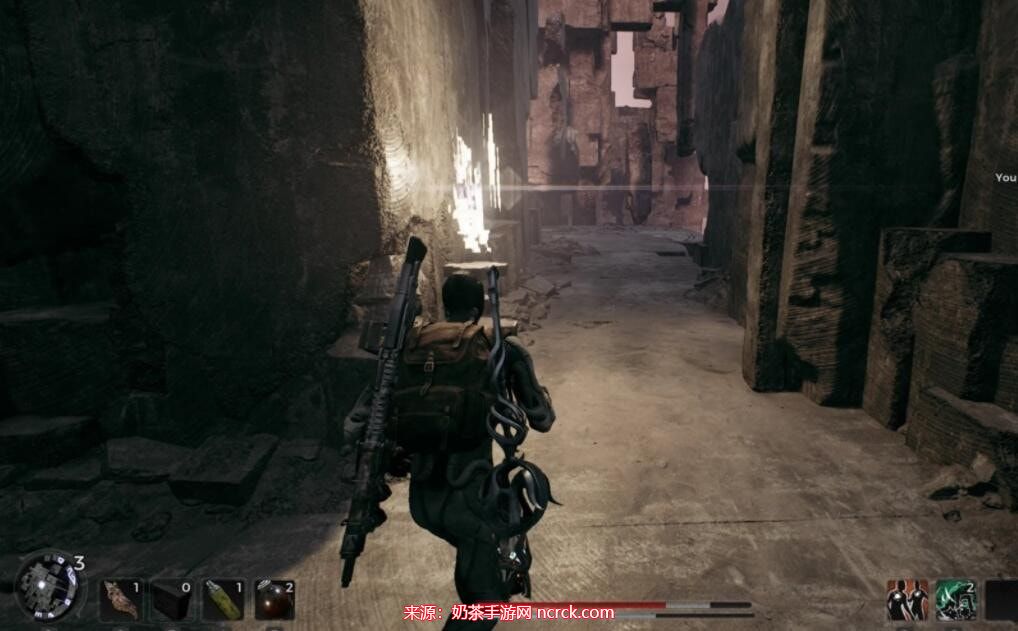Activate the red two-figures ability icon
1018x631 pixels.
(x=906, y=600)
